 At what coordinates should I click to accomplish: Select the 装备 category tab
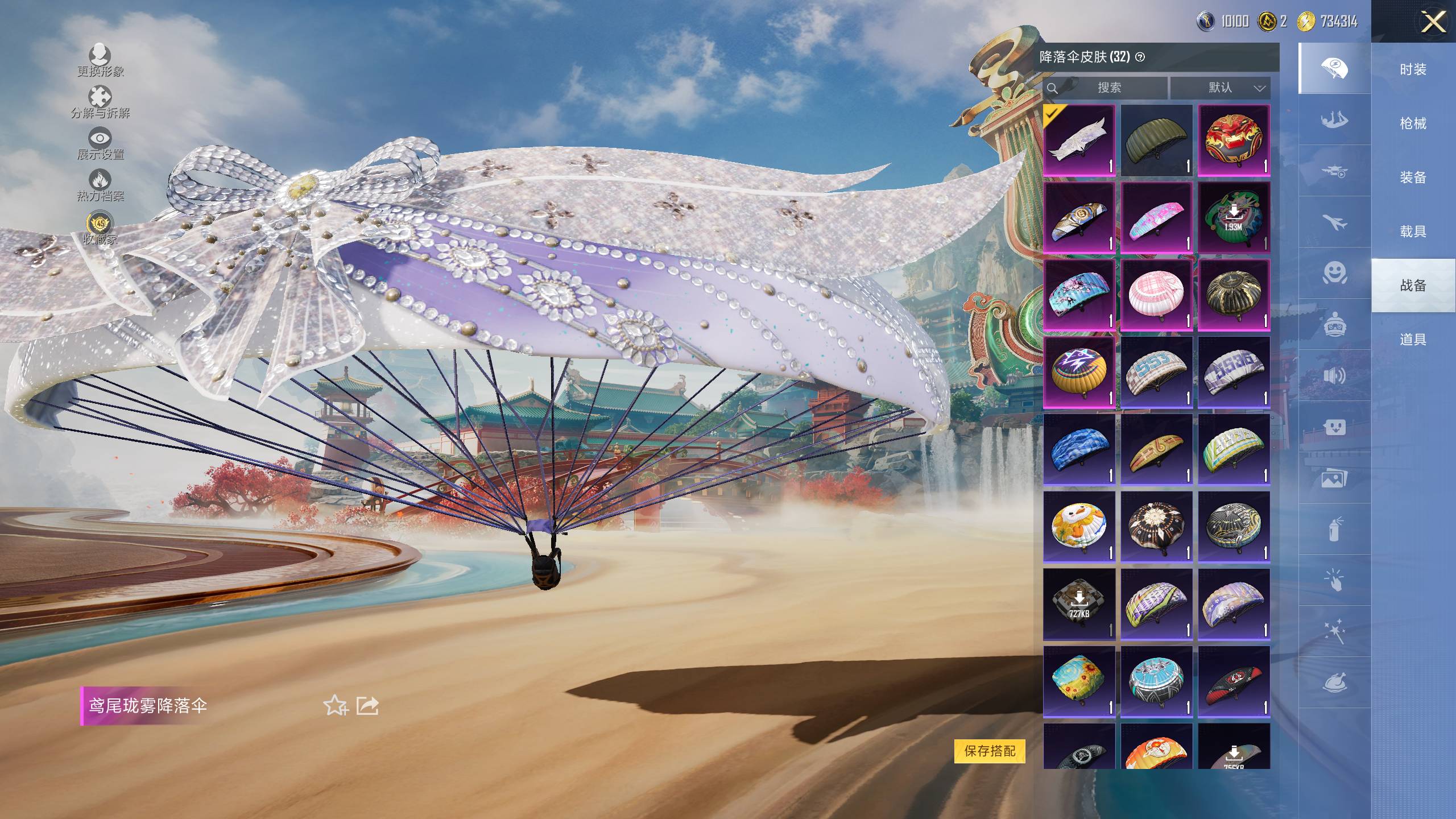[1413, 177]
